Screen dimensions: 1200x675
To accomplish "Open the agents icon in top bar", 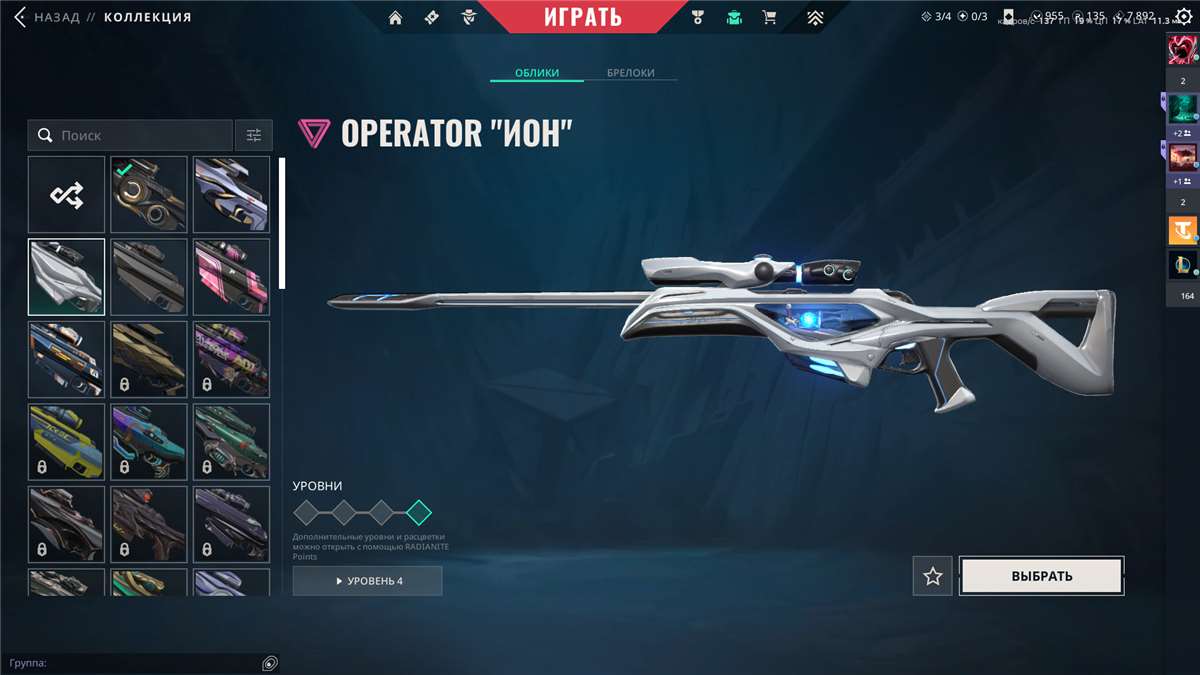I will pyautogui.click(x=468, y=17).
